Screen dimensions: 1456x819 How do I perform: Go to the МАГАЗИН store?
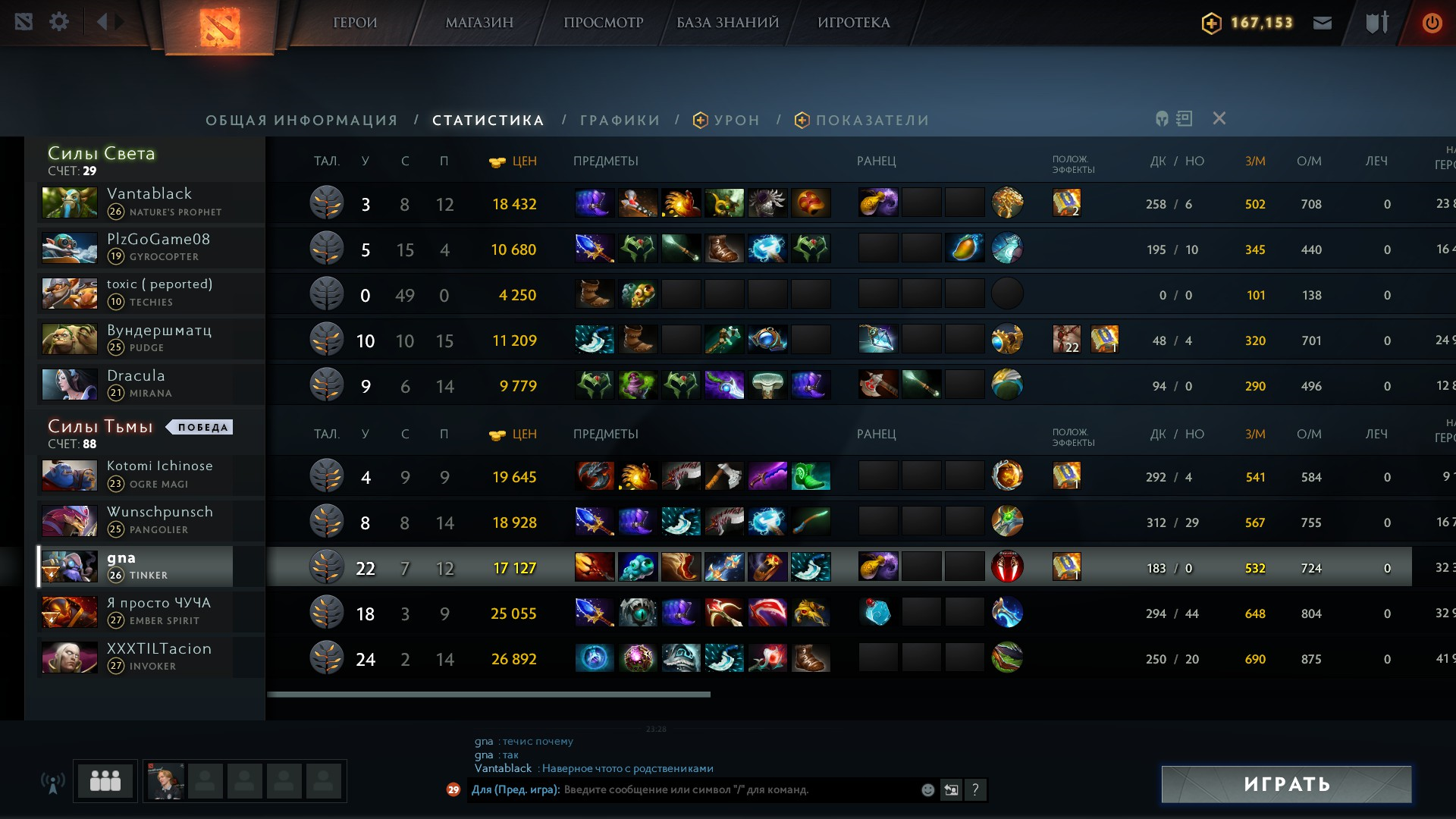pyautogui.click(x=479, y=23)
